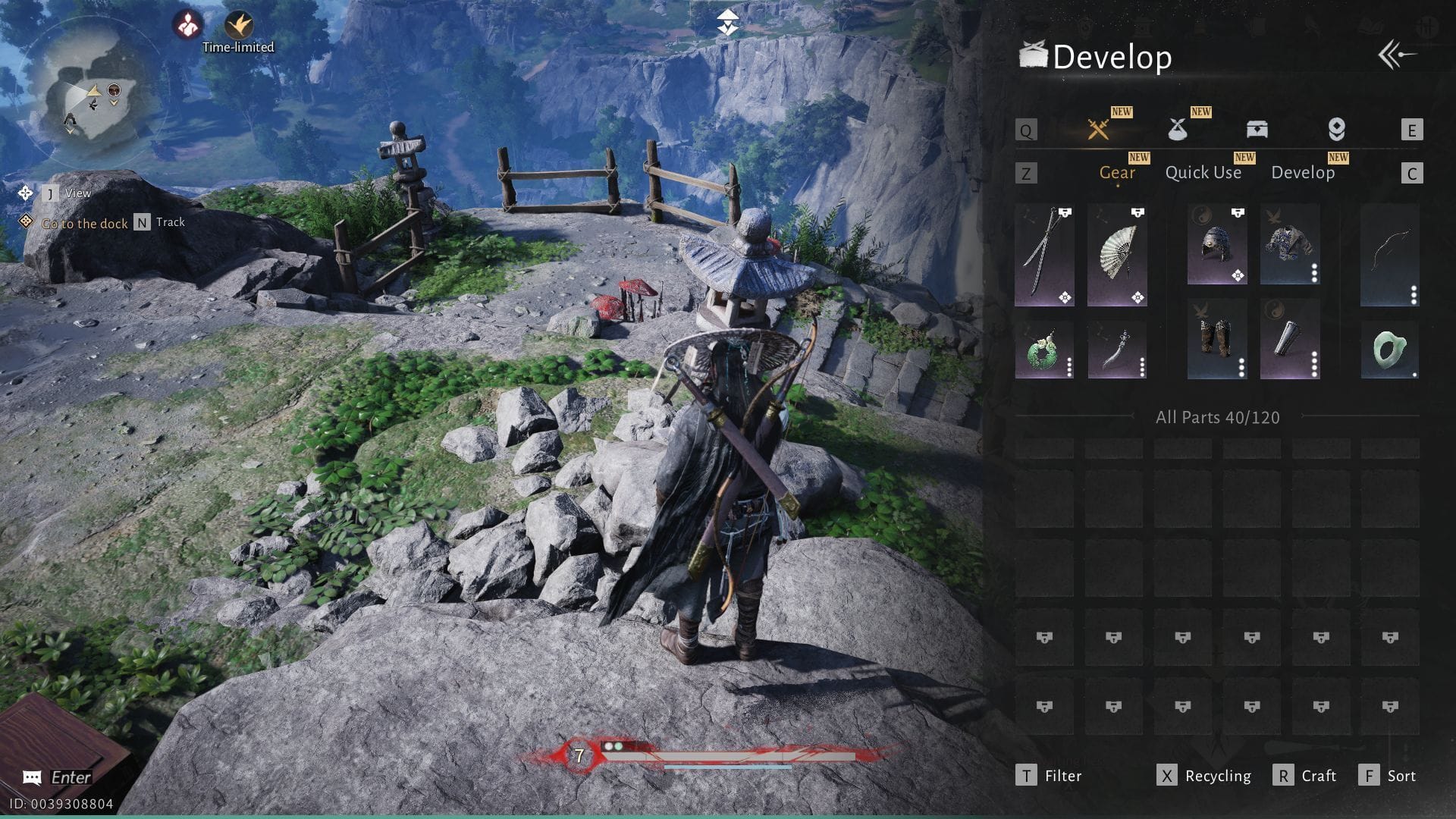Viewport: 1456px width, 819px height.
Task: Select the rightmost armor-badge category icon
Action: click(1337, 129)
